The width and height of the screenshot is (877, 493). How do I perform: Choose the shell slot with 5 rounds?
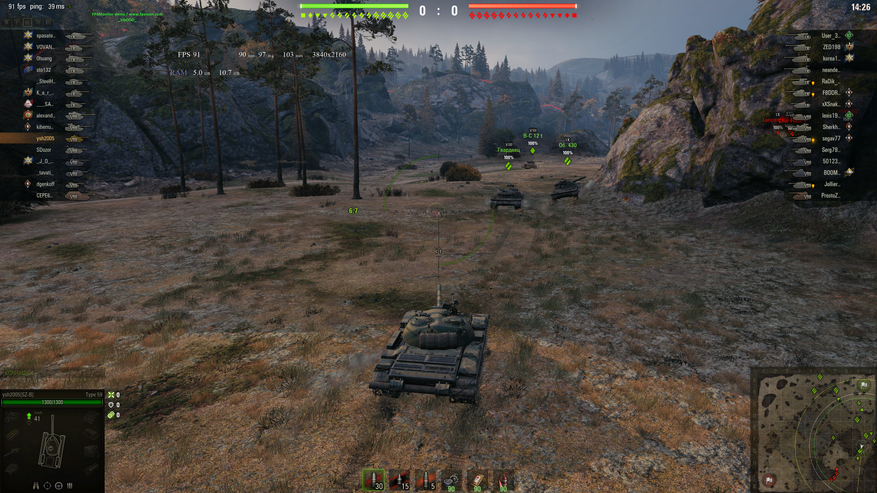point(425,481)
